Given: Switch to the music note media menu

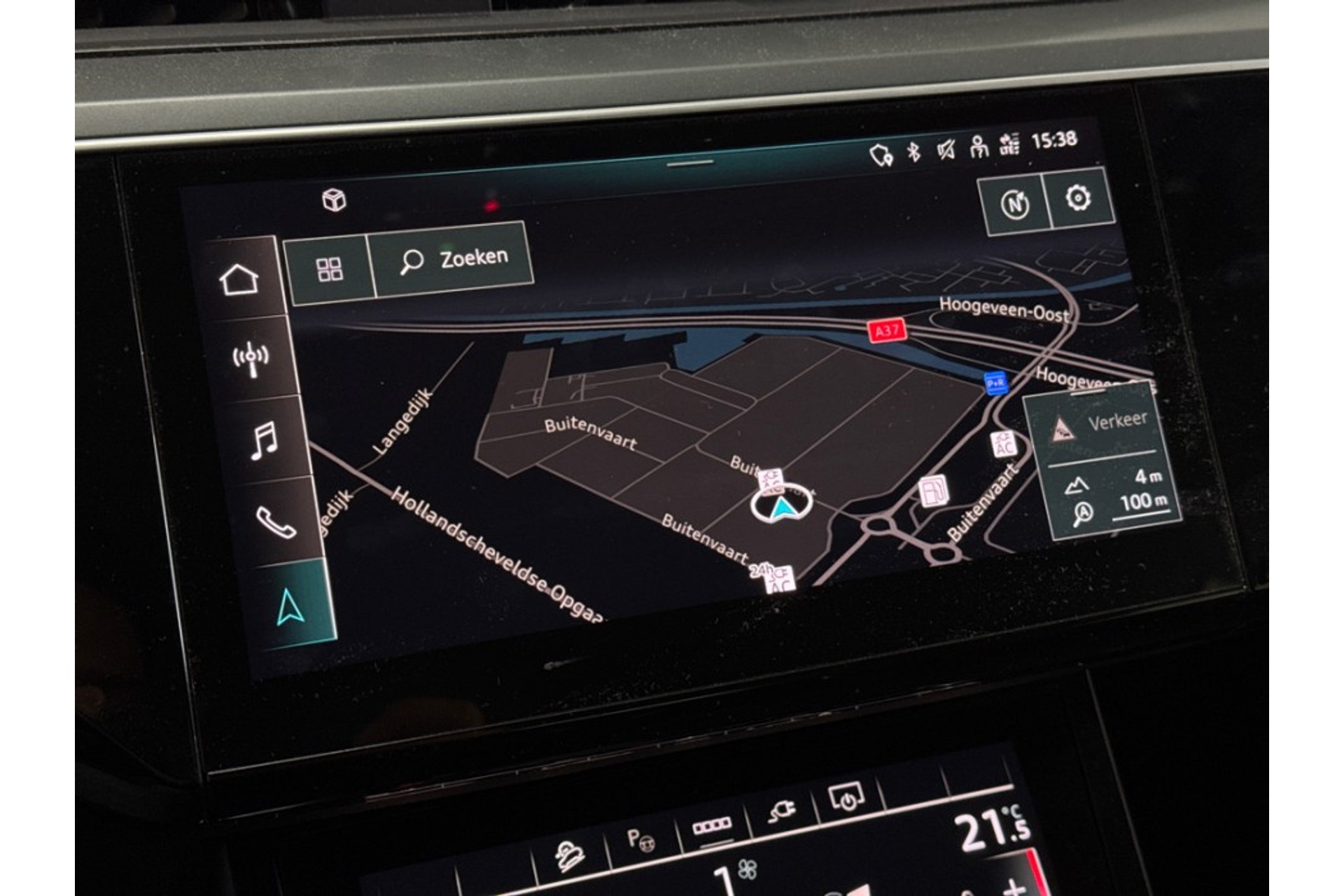Looking at the screenshot, I should tap(263, 441).
